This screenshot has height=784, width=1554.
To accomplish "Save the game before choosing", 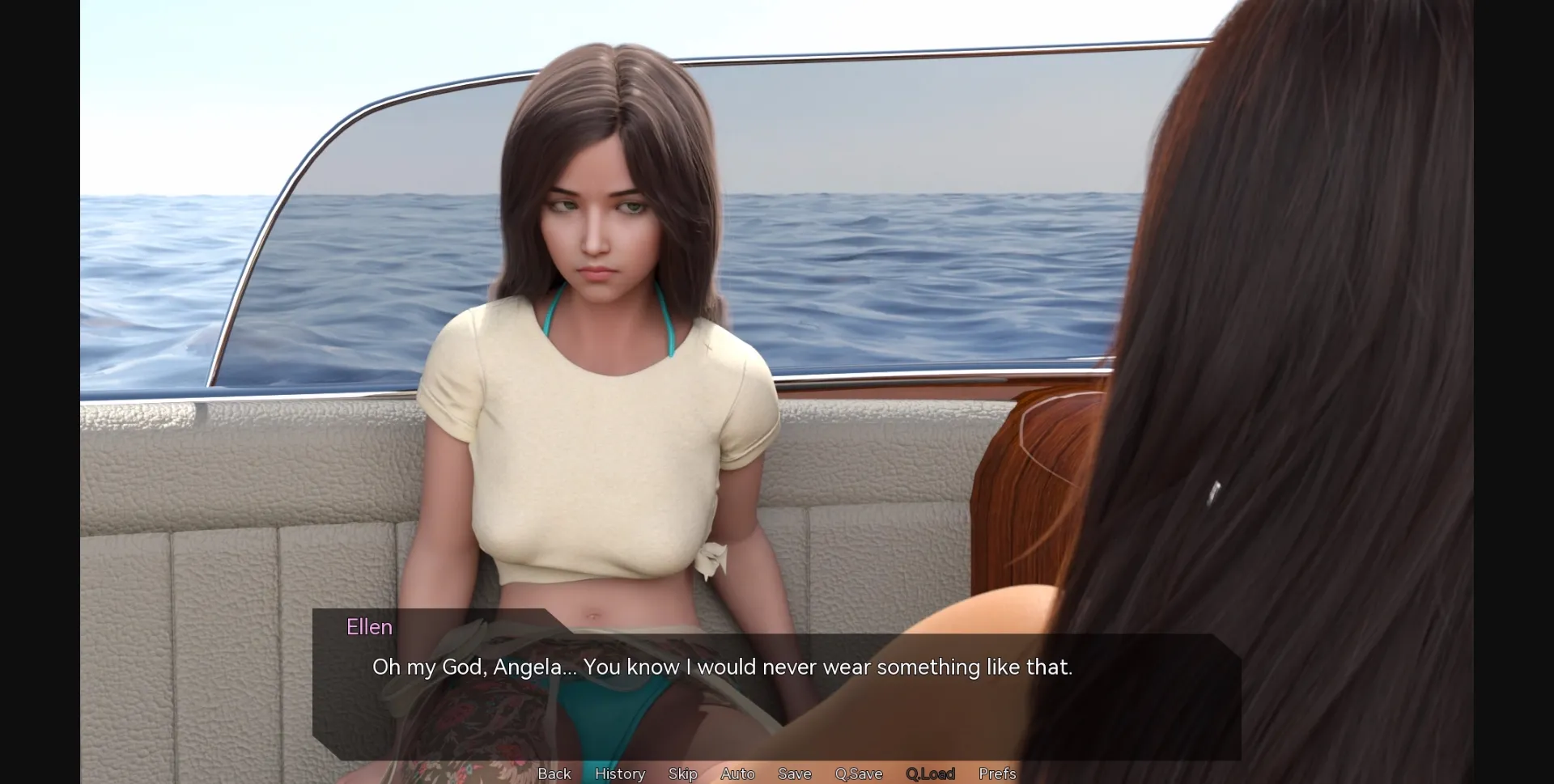I will [794, 773].
